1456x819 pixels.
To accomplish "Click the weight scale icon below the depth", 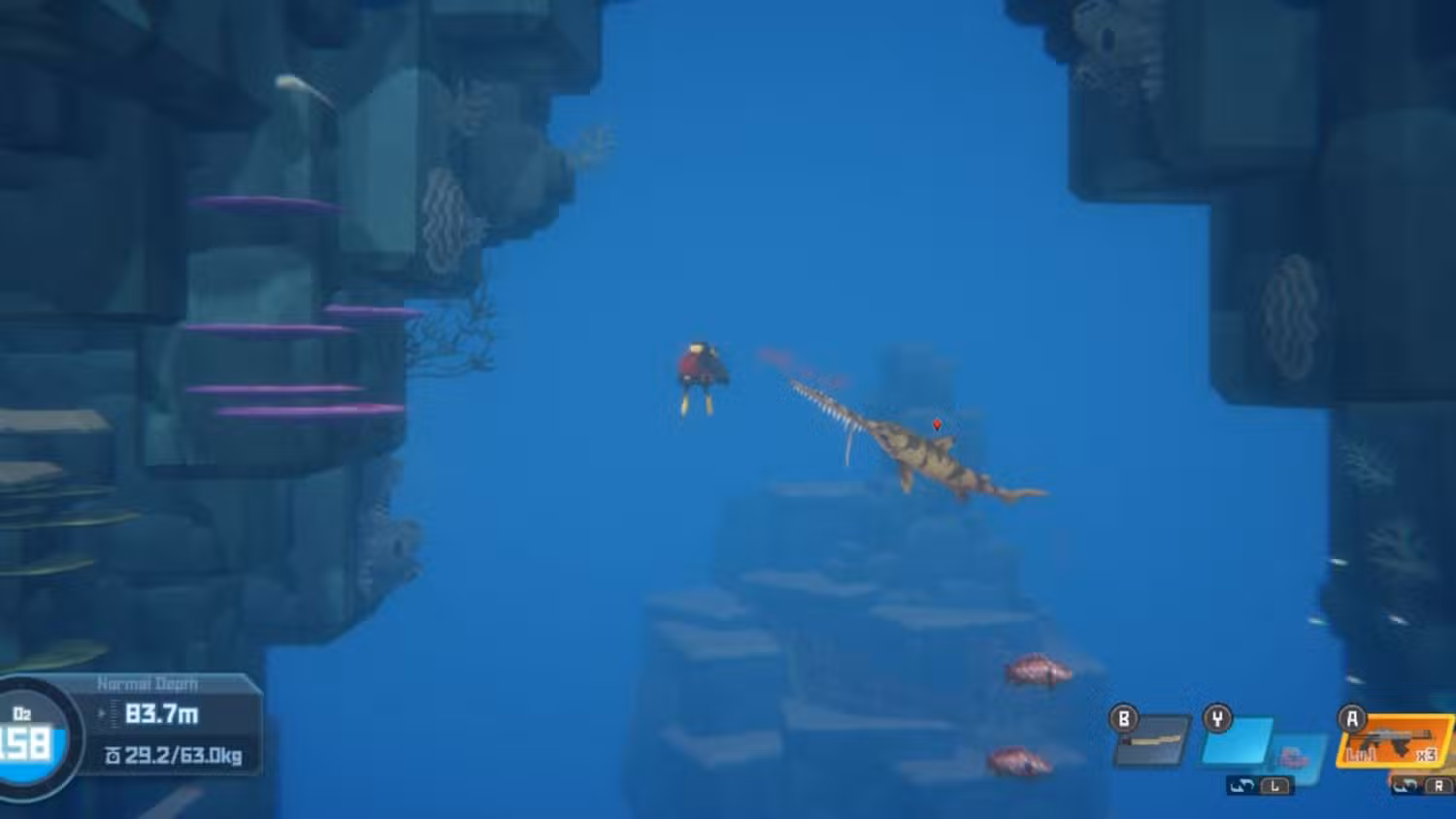I will pos(114,755).
